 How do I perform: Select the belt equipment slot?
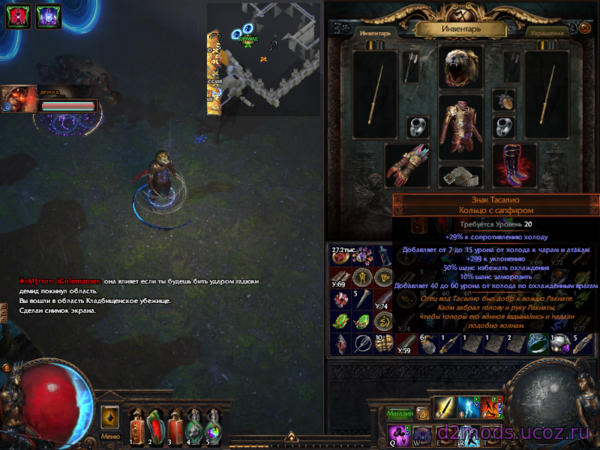[461, 176]
